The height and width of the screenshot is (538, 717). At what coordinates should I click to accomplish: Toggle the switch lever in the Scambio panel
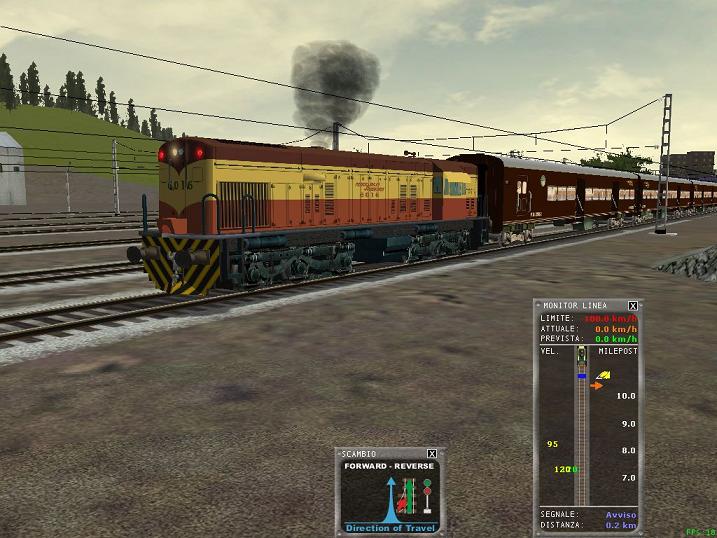pyautogui.click(x=407, y=497)
